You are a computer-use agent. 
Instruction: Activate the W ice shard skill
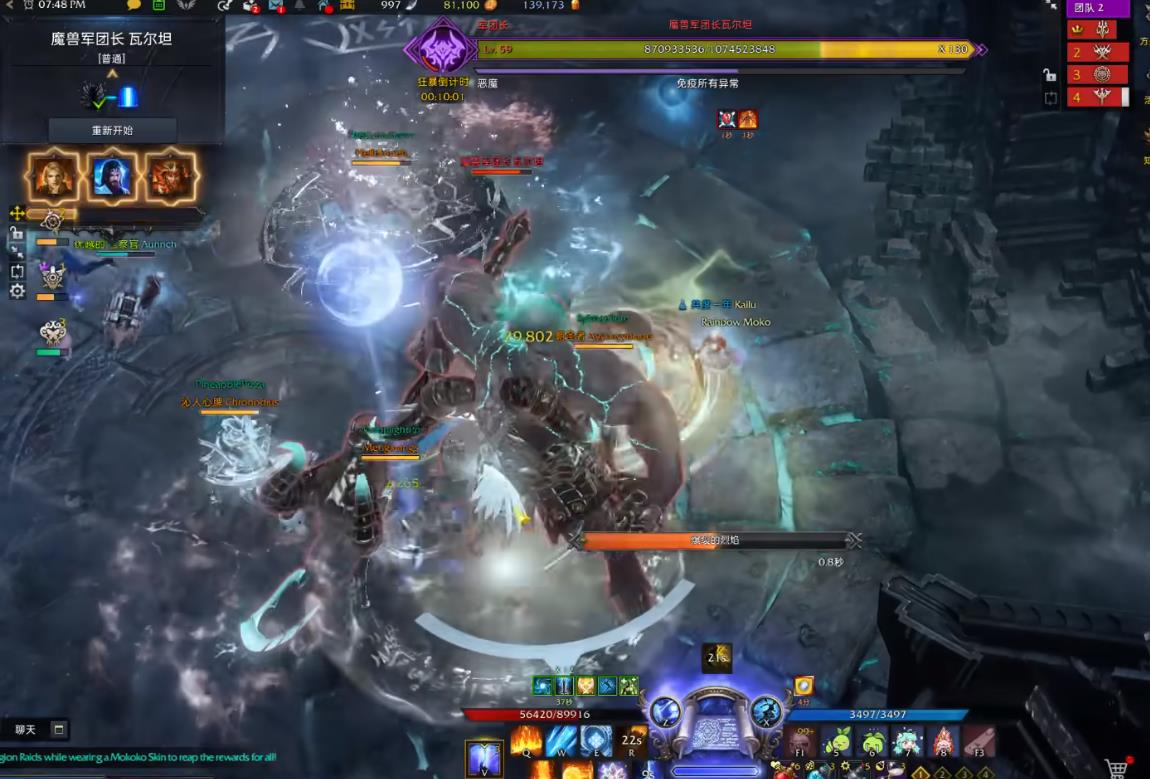tap(562, 741)
